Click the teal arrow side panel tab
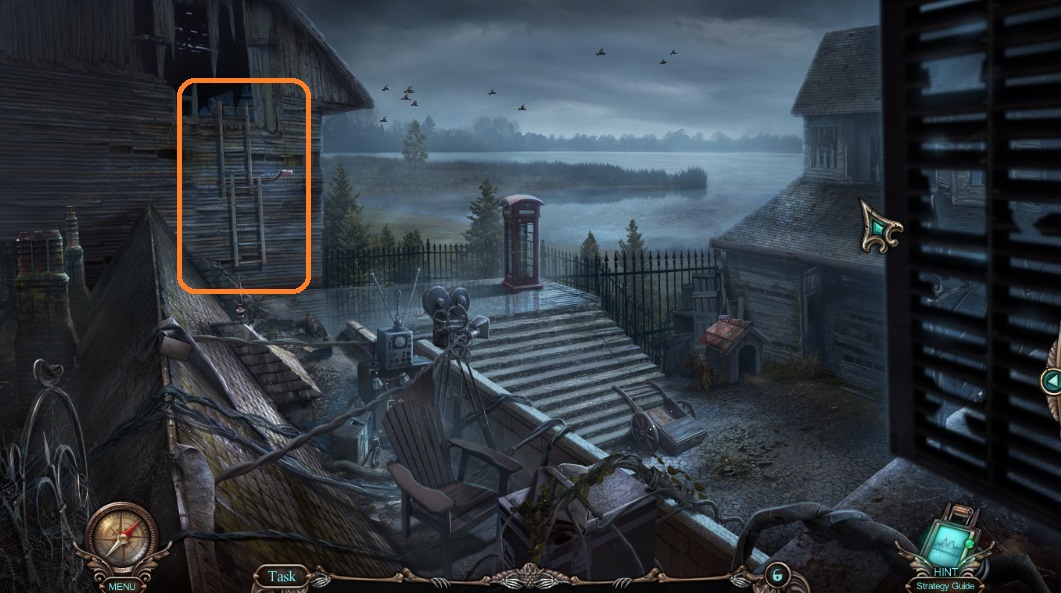This screenshot has width=1061, height=593. tap(1051, 381)
